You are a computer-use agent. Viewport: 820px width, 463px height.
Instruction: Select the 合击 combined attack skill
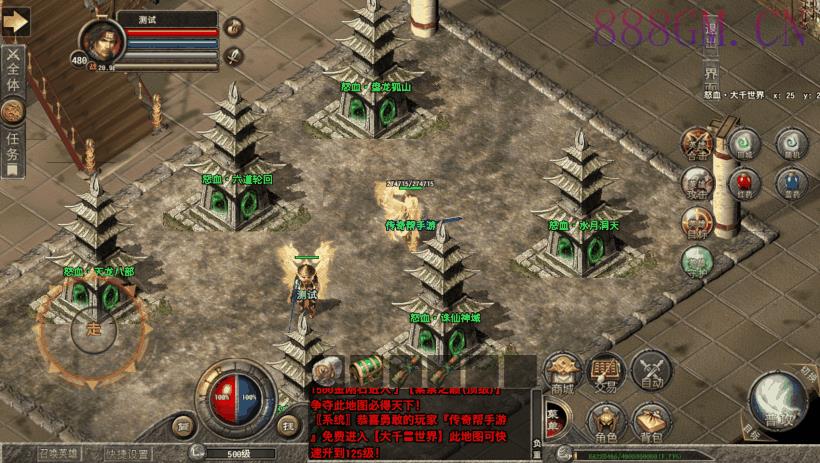click(698, 143)
